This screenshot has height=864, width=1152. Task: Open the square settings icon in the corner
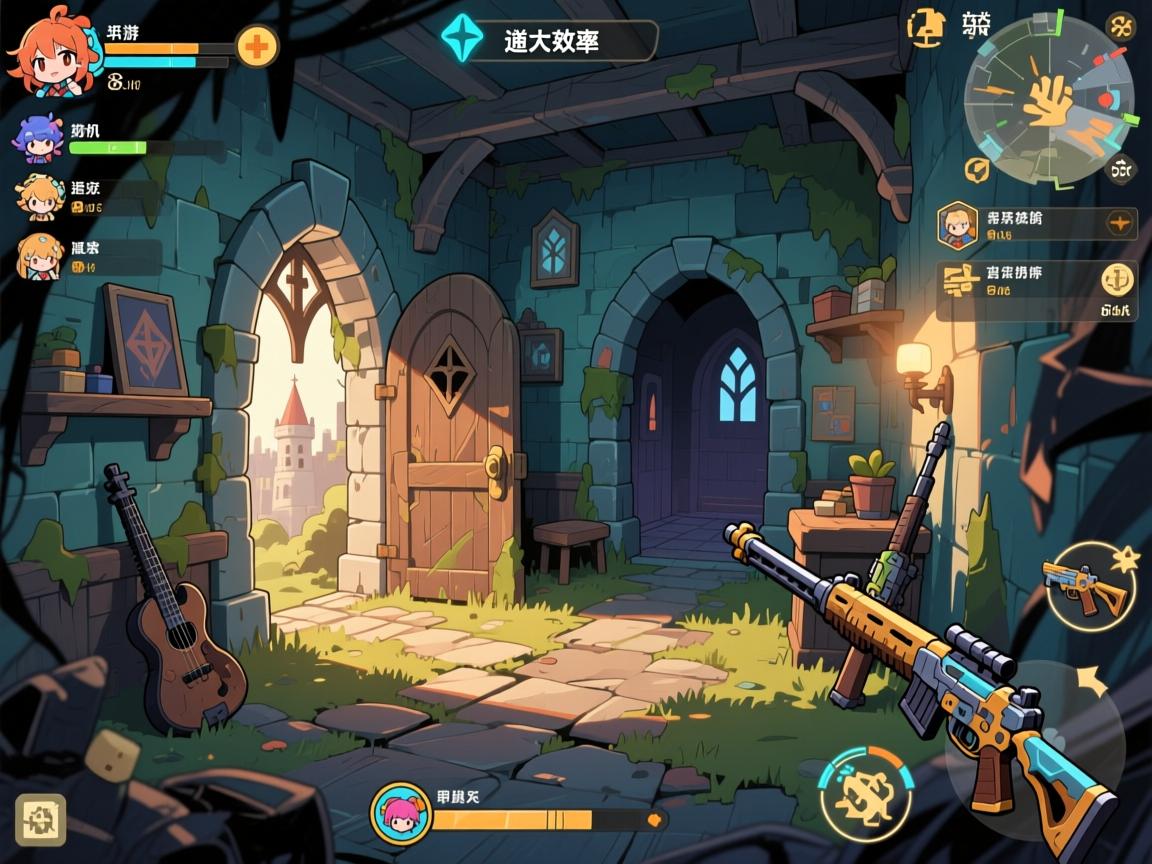point(41,820)
